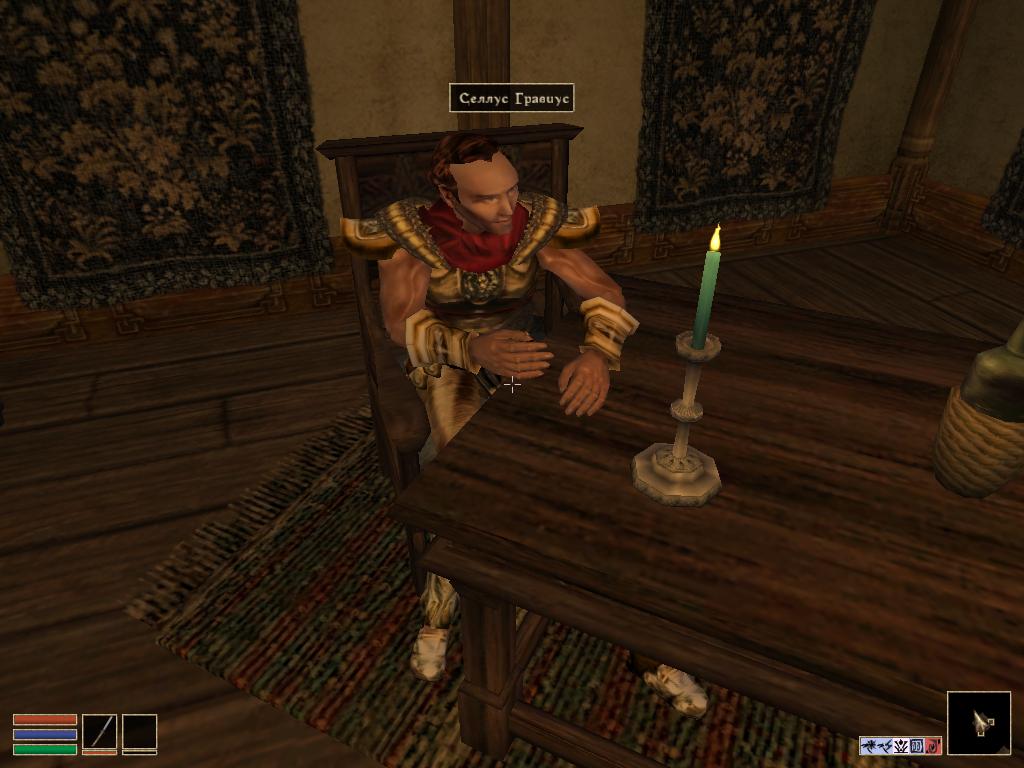Screen dimensions: 1024x768
Task: Open the empty spell slot beside the weapon
Action: click(x=139, y=732)
